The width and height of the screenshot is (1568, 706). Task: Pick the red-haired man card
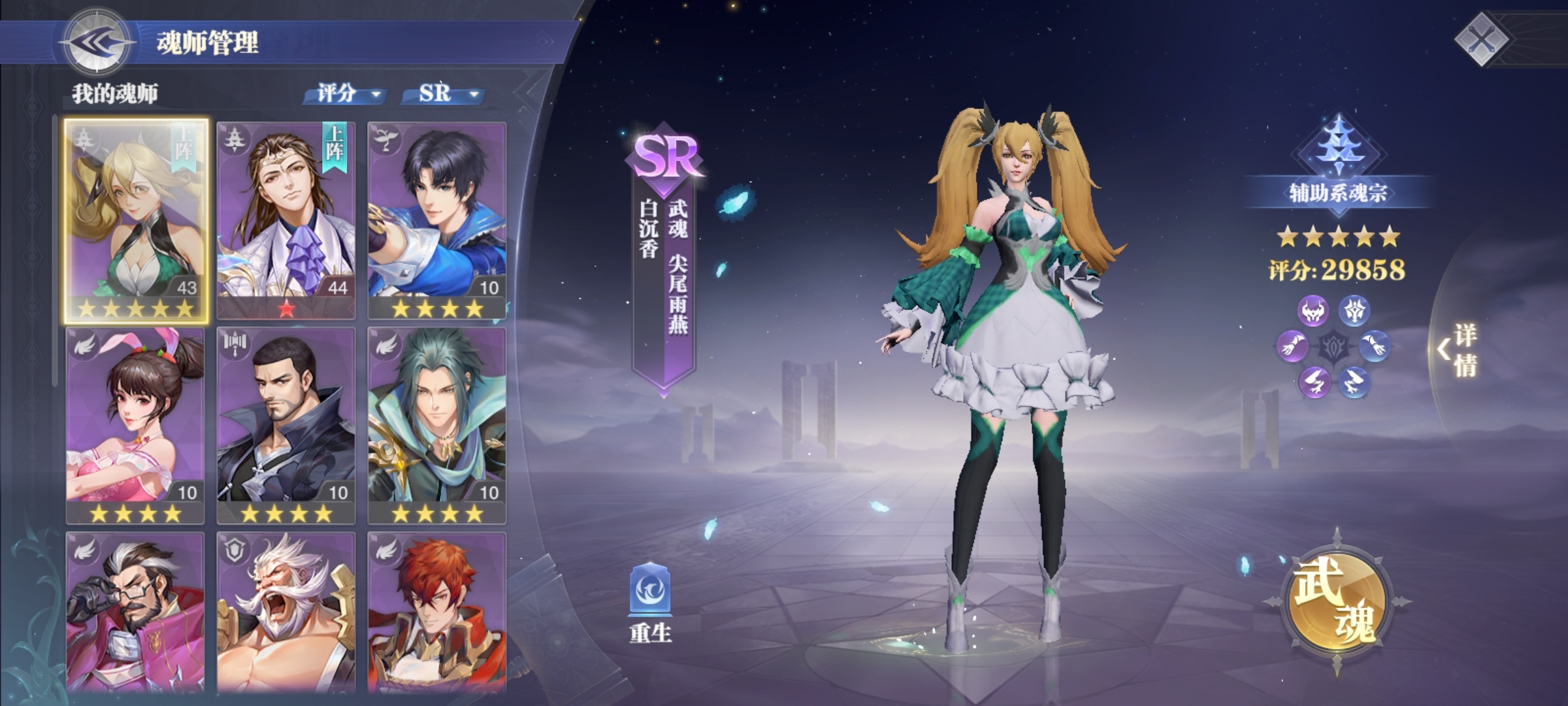(436, 611)
